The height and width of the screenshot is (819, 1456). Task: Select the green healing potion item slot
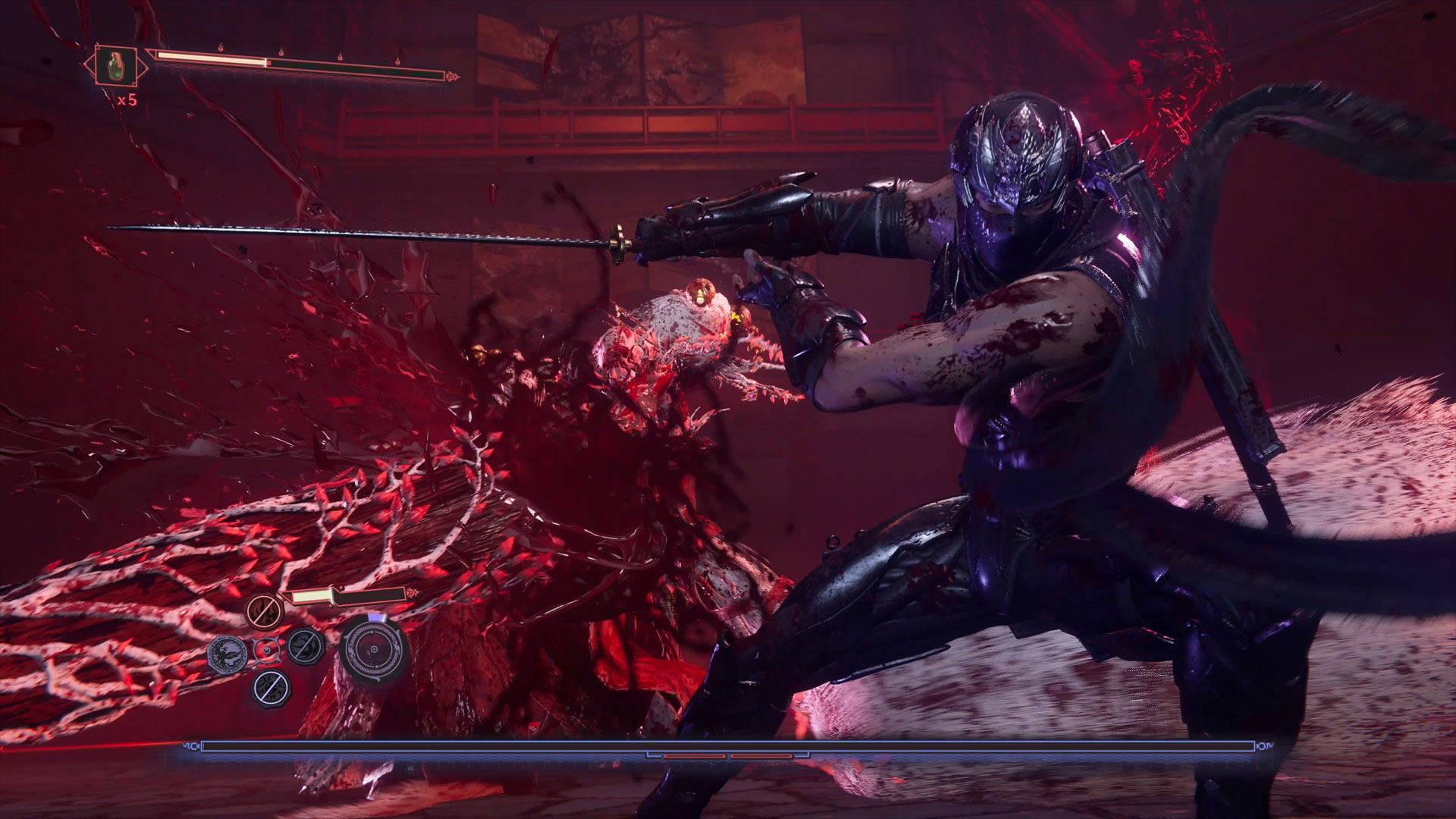[x=116, y=65]
